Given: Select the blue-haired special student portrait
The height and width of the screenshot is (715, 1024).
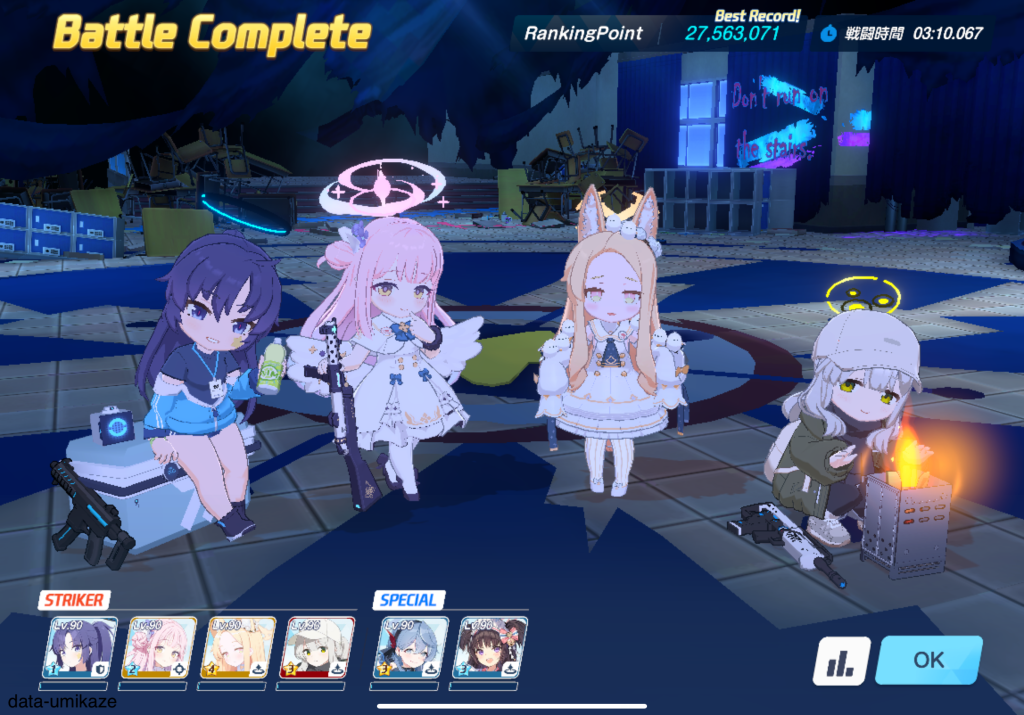Looking at the screenshot, I should pos(409,647).
